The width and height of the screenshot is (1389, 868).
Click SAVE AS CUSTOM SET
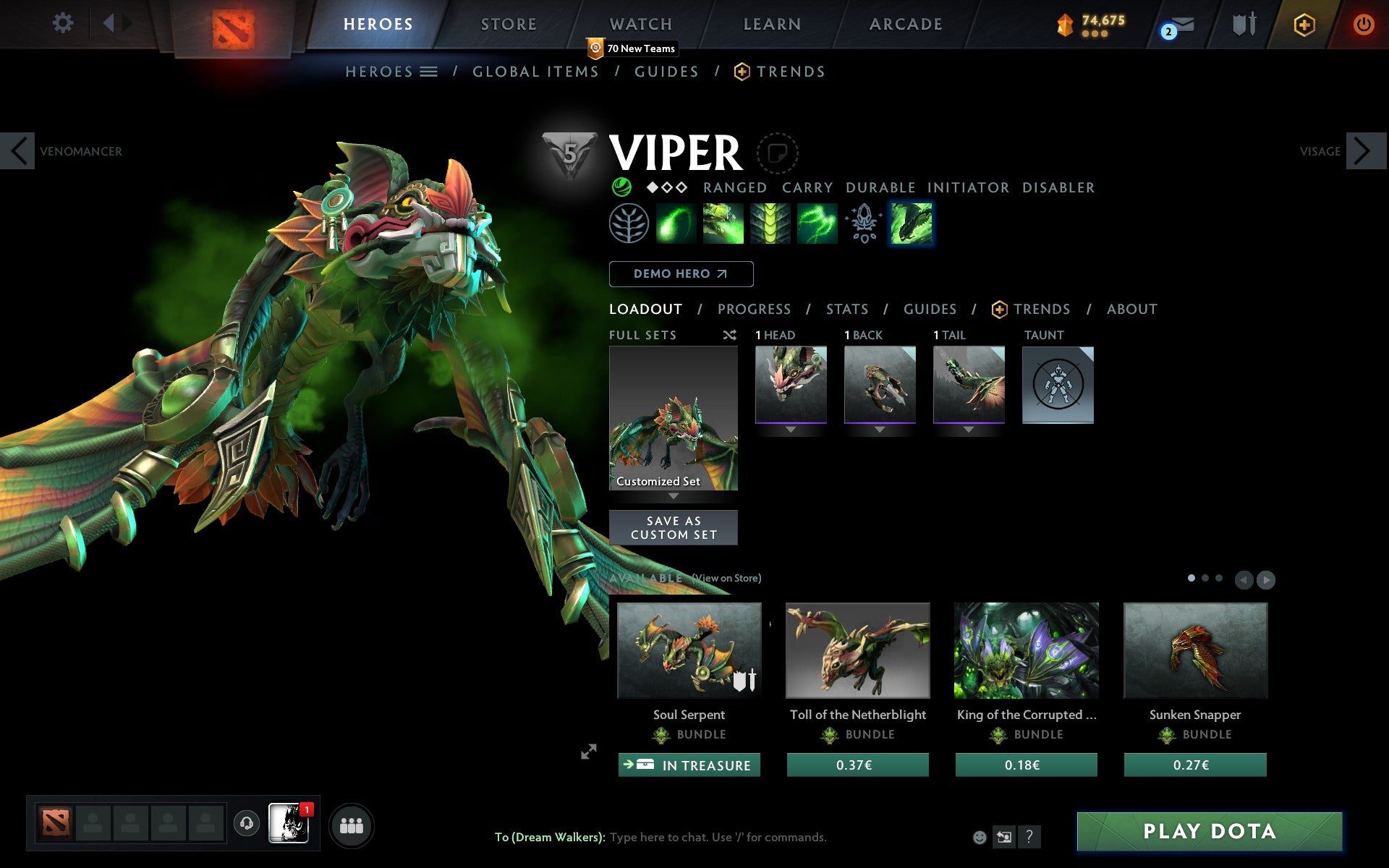(674, 527)
